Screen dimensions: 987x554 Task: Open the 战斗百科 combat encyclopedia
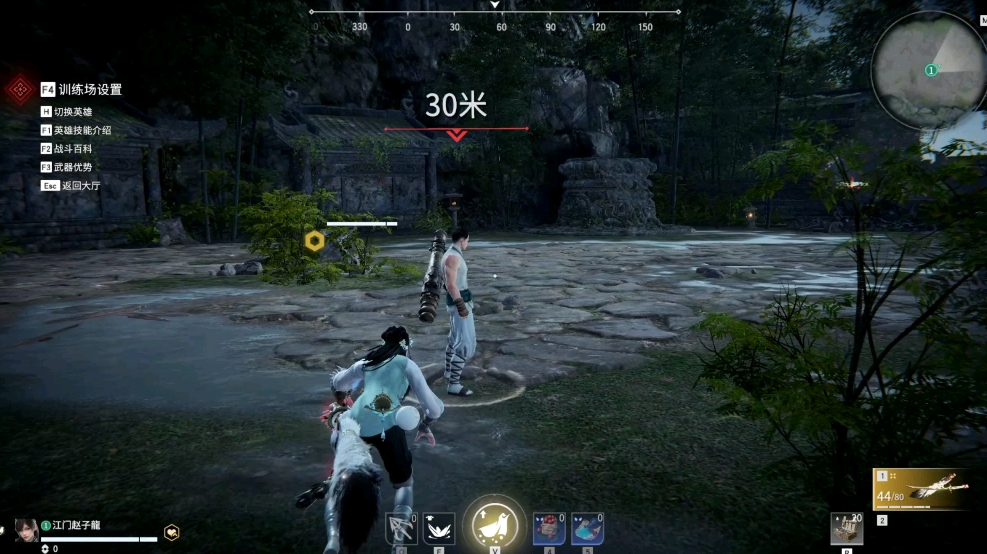click(72, 148)
